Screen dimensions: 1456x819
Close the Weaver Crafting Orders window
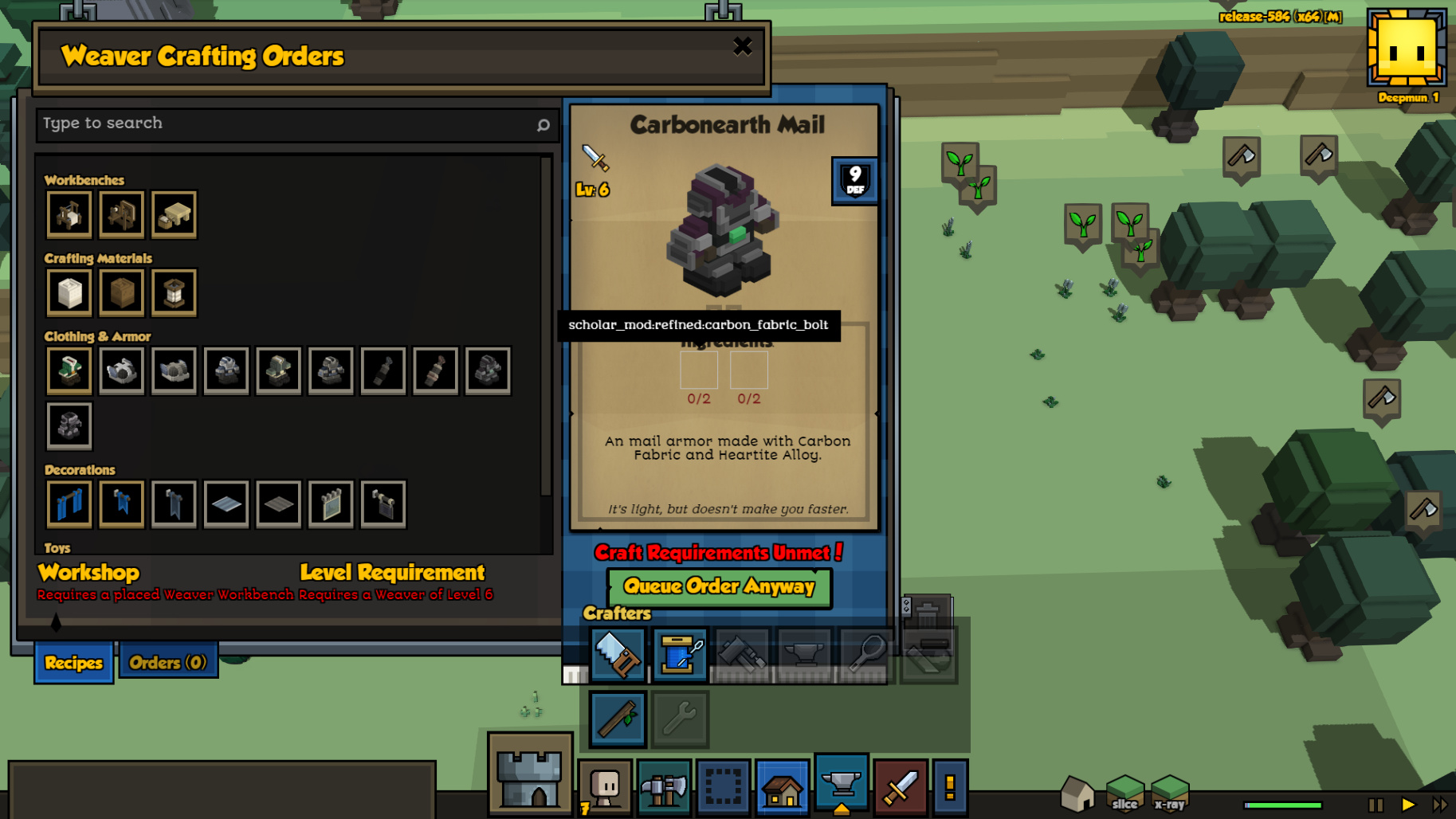point(742,47)
